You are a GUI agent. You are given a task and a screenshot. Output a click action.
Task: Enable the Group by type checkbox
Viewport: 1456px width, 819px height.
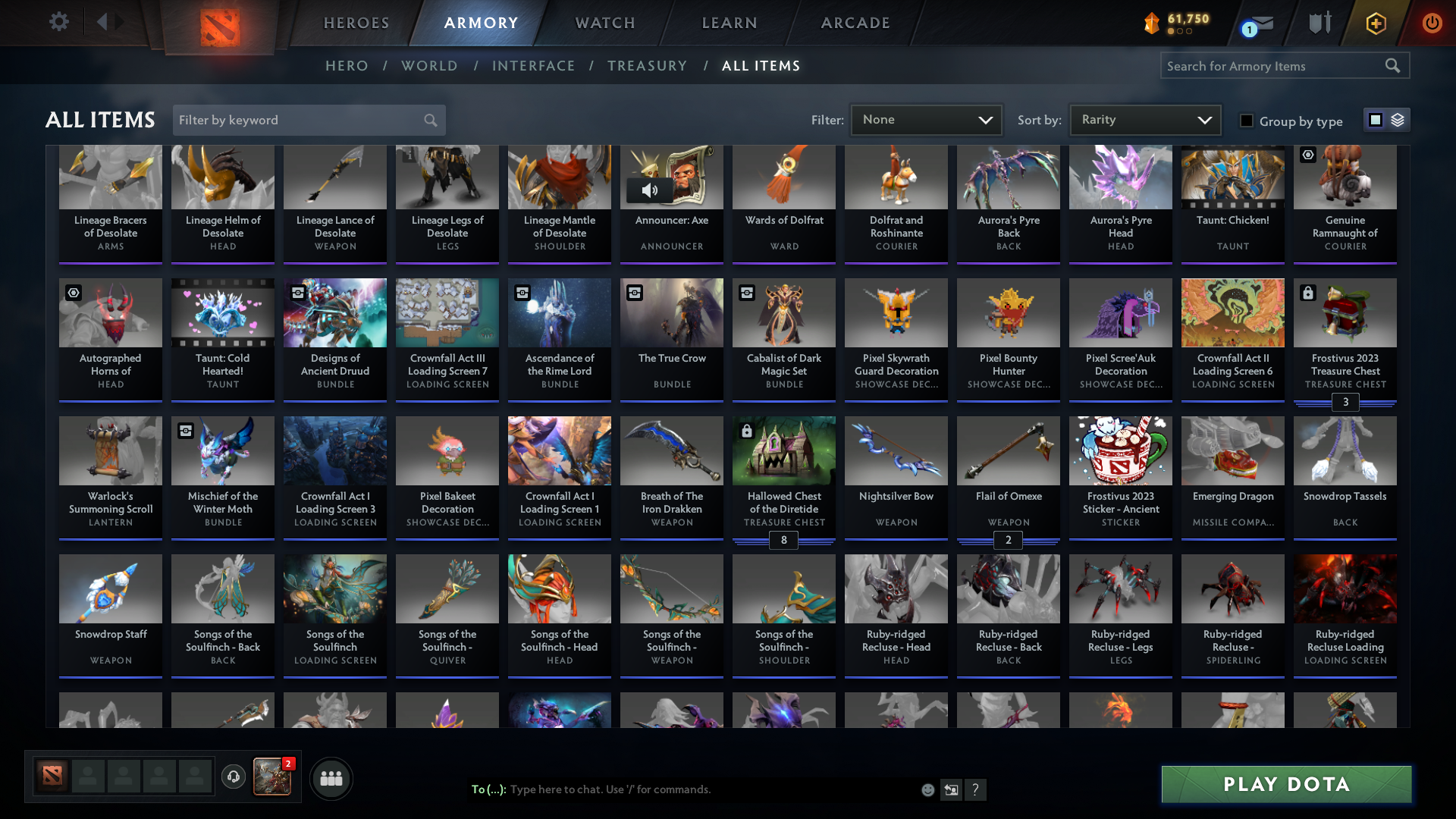click(1246, 120)
